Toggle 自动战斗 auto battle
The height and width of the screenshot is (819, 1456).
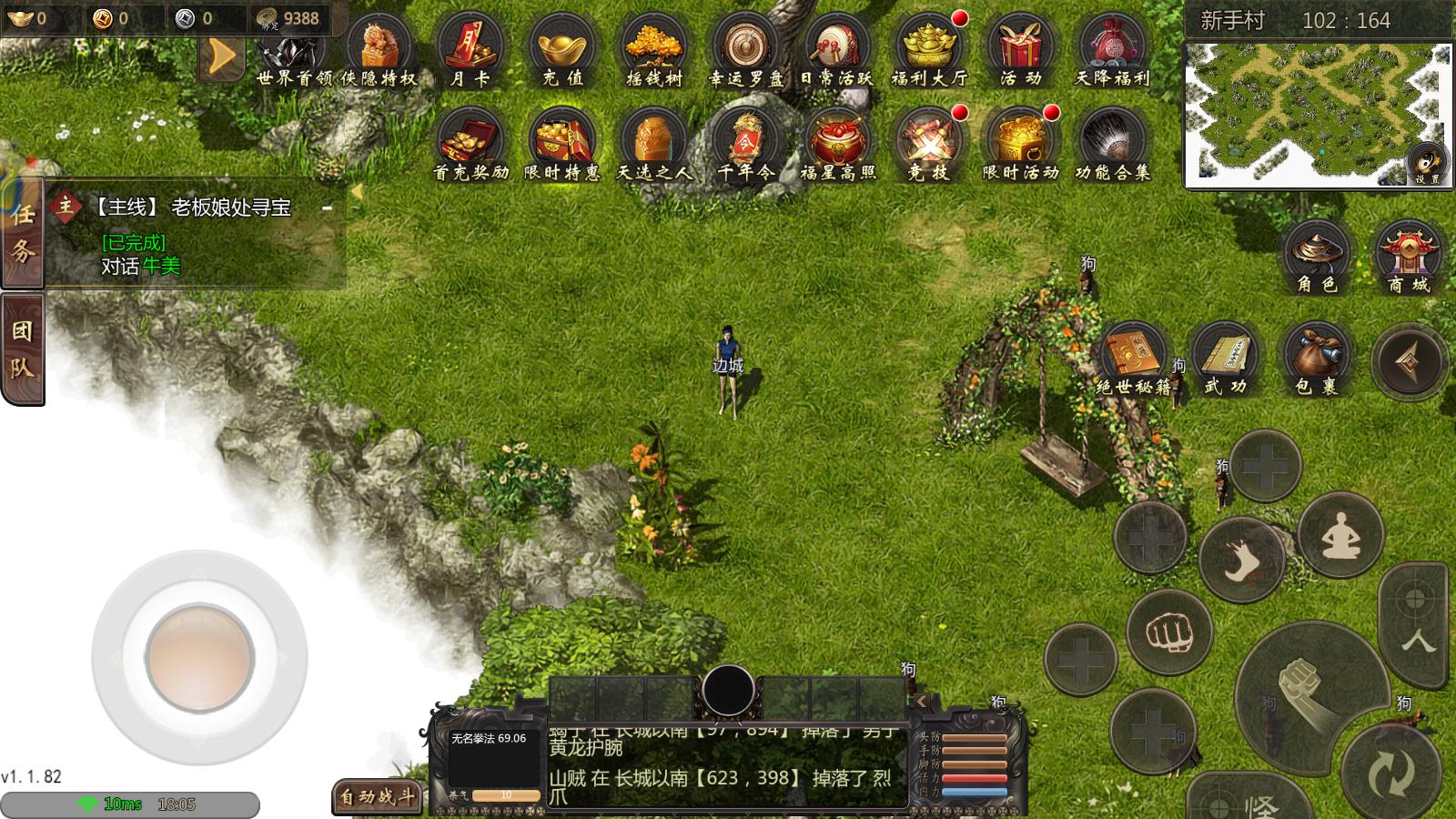377,798
